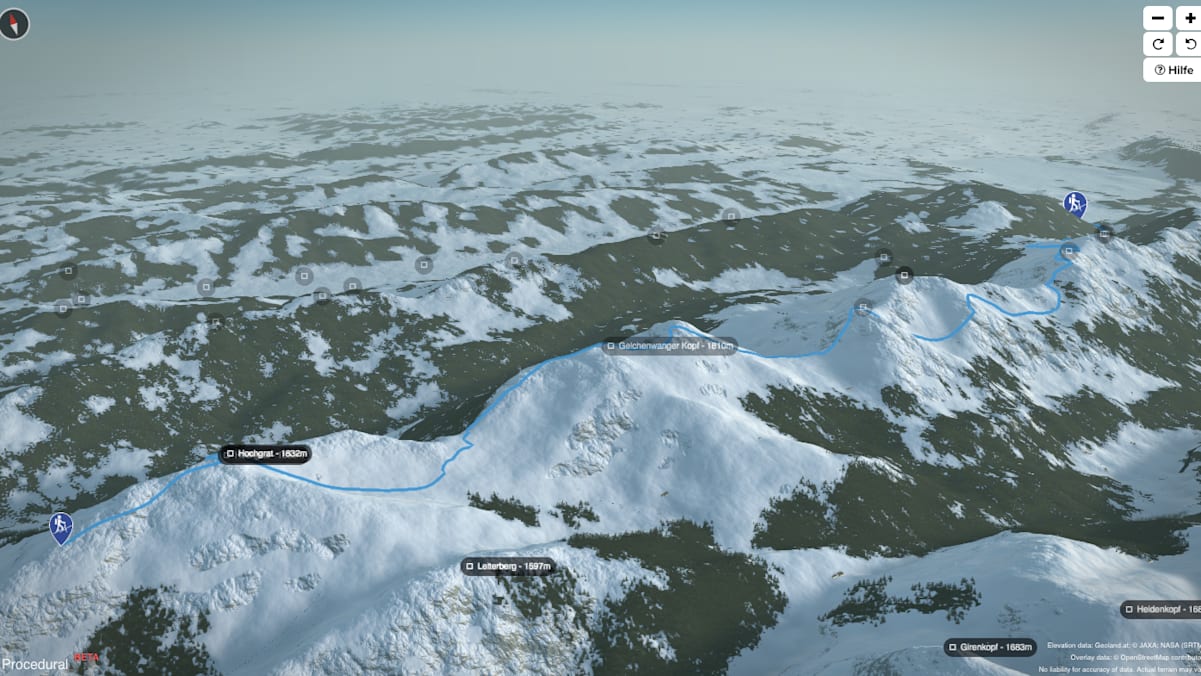Rotate the view clockwise
Viewport: 1201px width, 676px height.
(1158, 44)
